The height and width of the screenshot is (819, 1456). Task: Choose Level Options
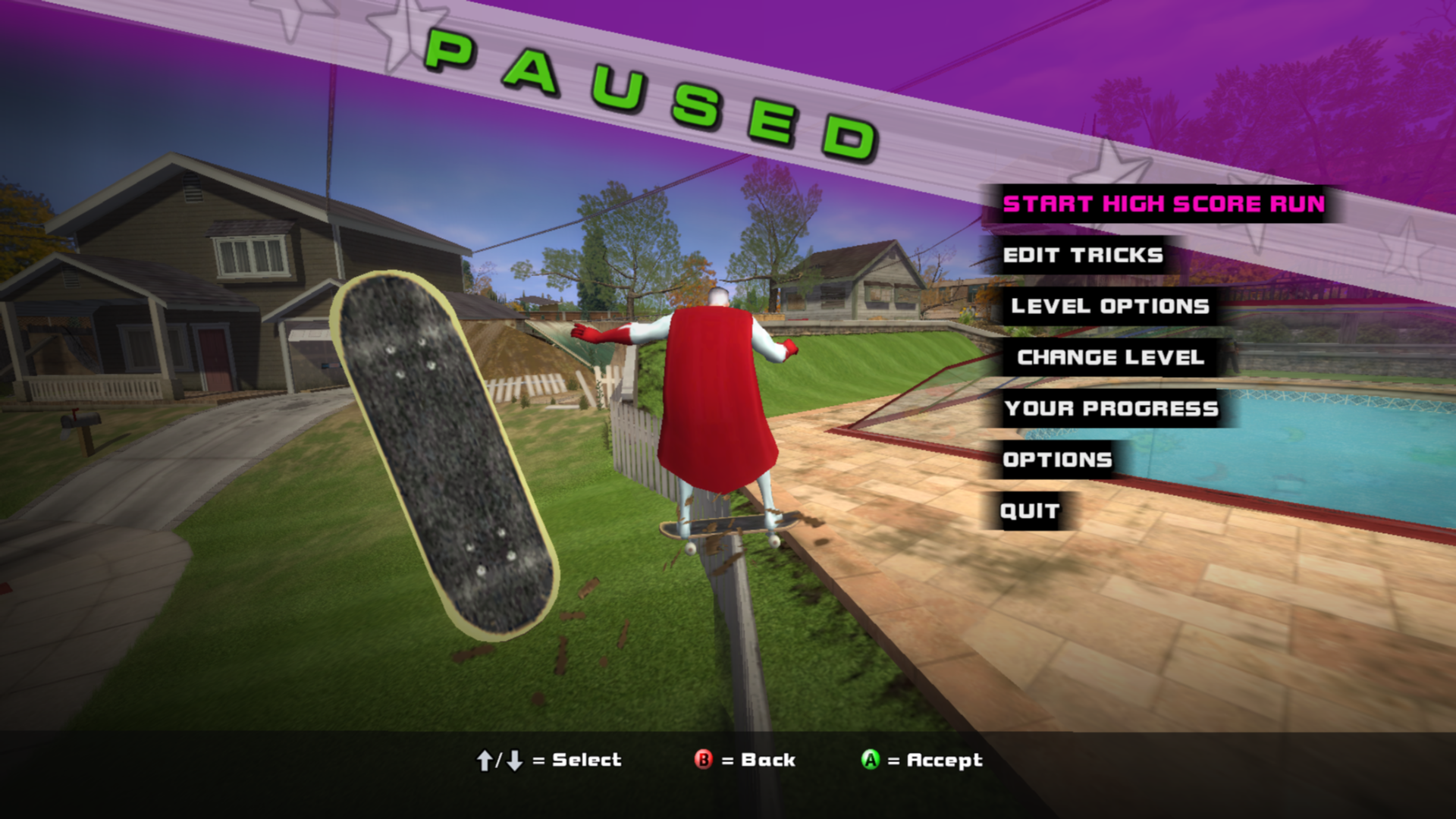(x=1109, y=306)
